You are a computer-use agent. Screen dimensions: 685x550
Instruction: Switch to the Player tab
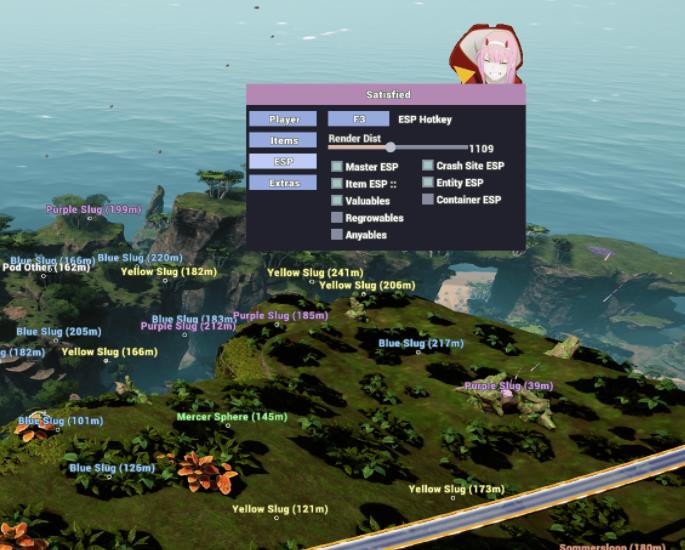(x=284, y=119)
